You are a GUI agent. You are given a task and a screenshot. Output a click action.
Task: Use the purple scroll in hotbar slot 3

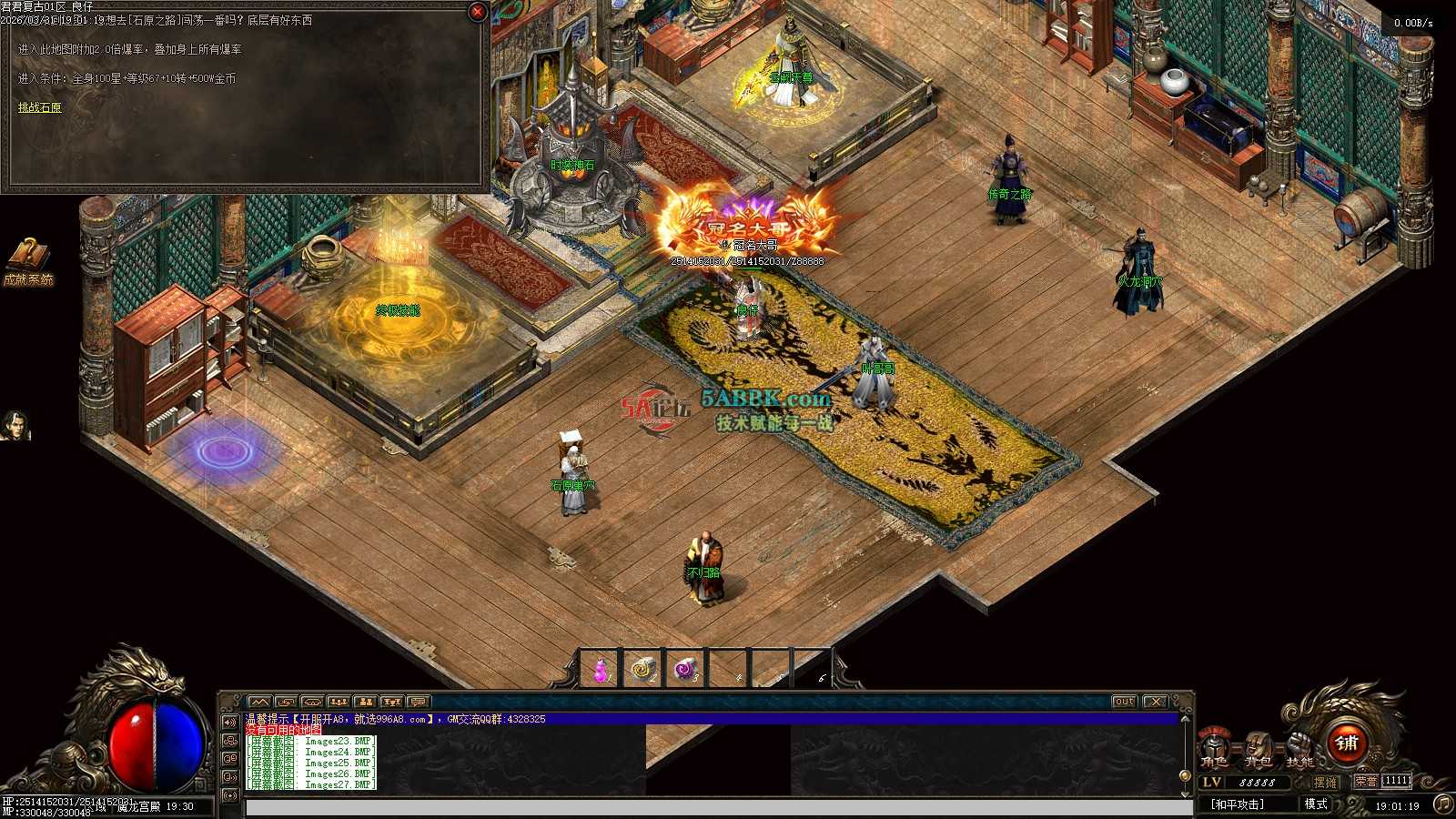(x=686, y=671)
